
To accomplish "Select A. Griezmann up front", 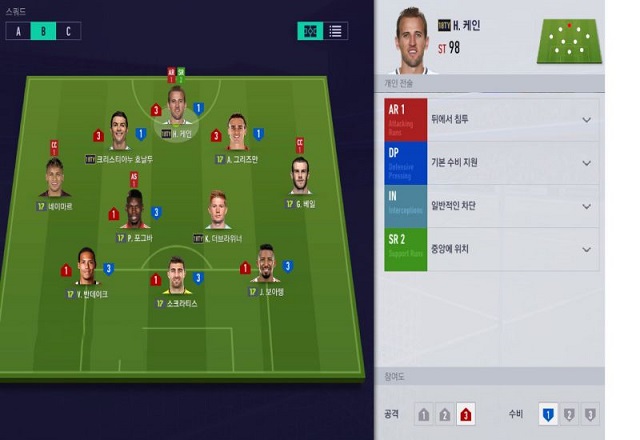I will (x=236, y=133).
